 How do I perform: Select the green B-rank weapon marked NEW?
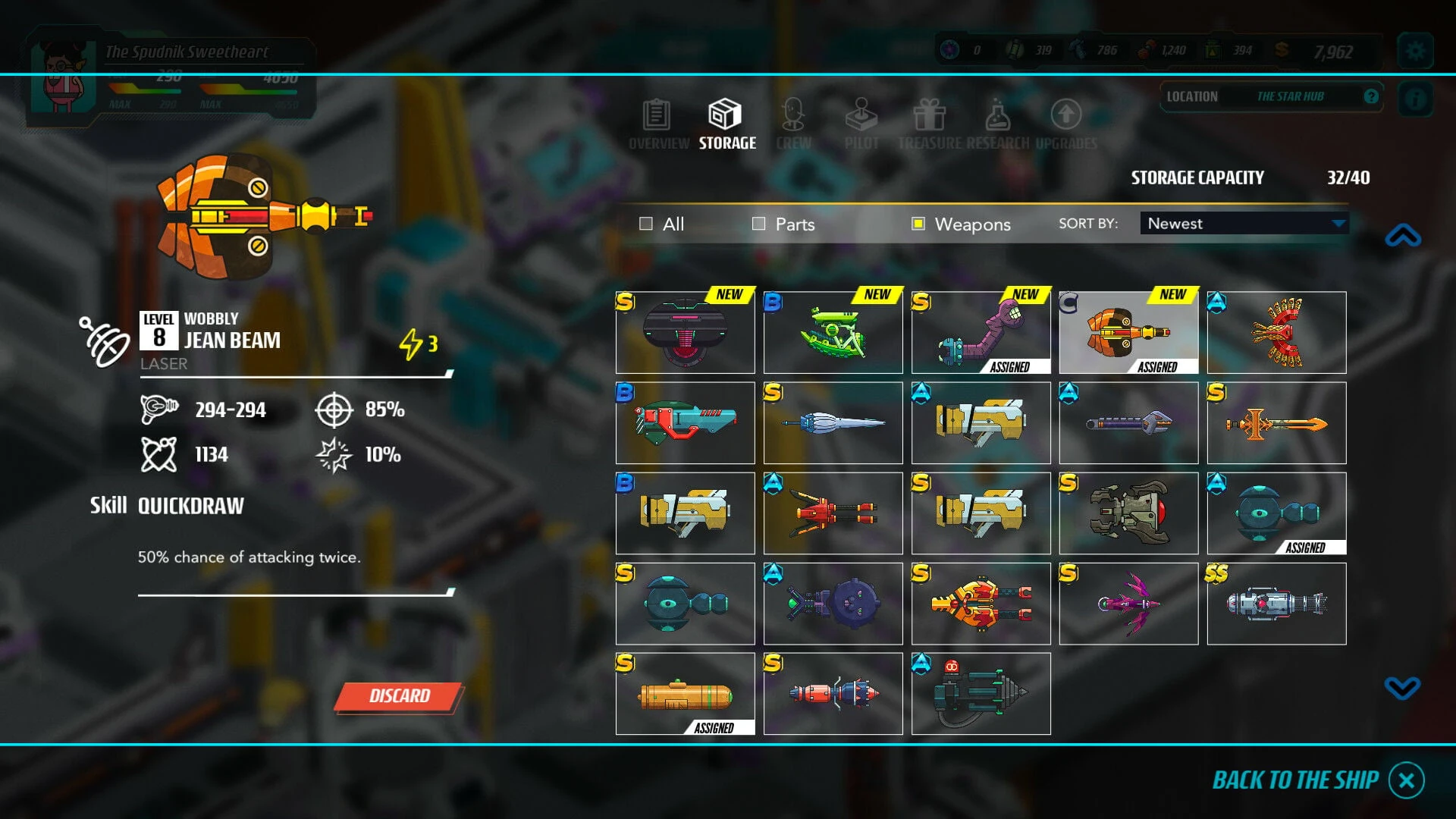click(x=833, y=333)
